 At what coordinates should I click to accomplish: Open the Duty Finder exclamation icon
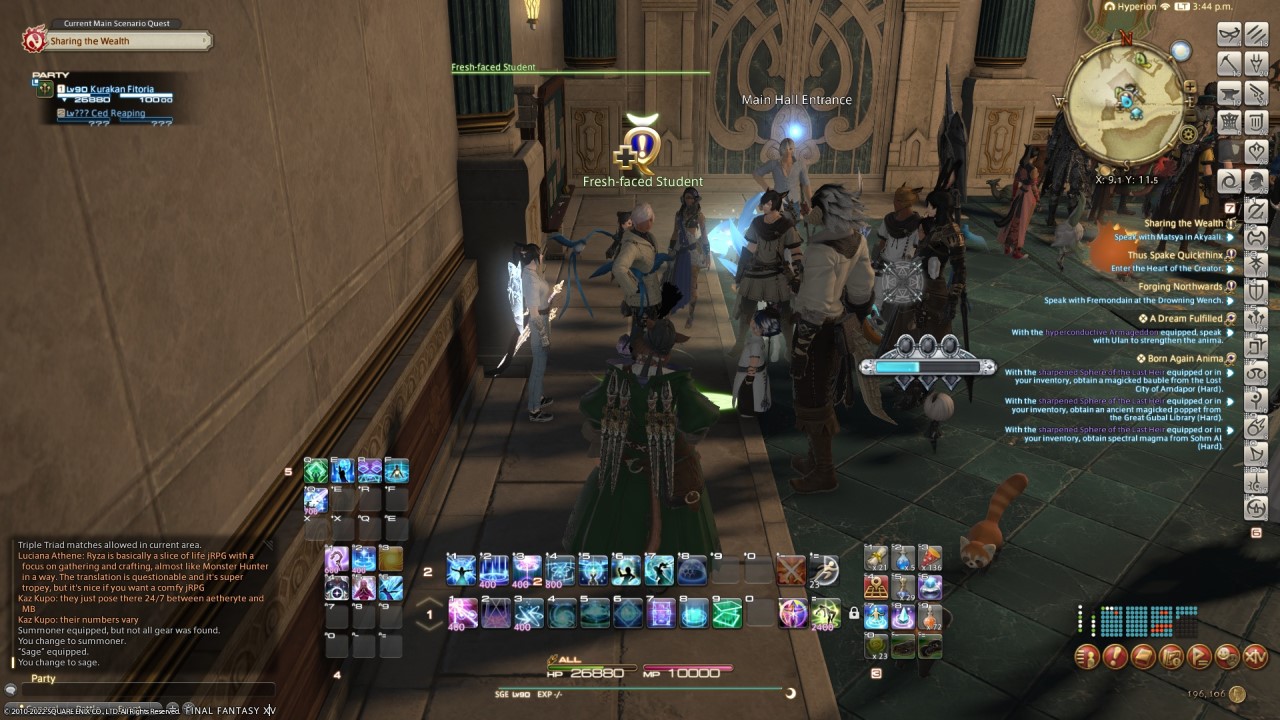point(1116,658)
